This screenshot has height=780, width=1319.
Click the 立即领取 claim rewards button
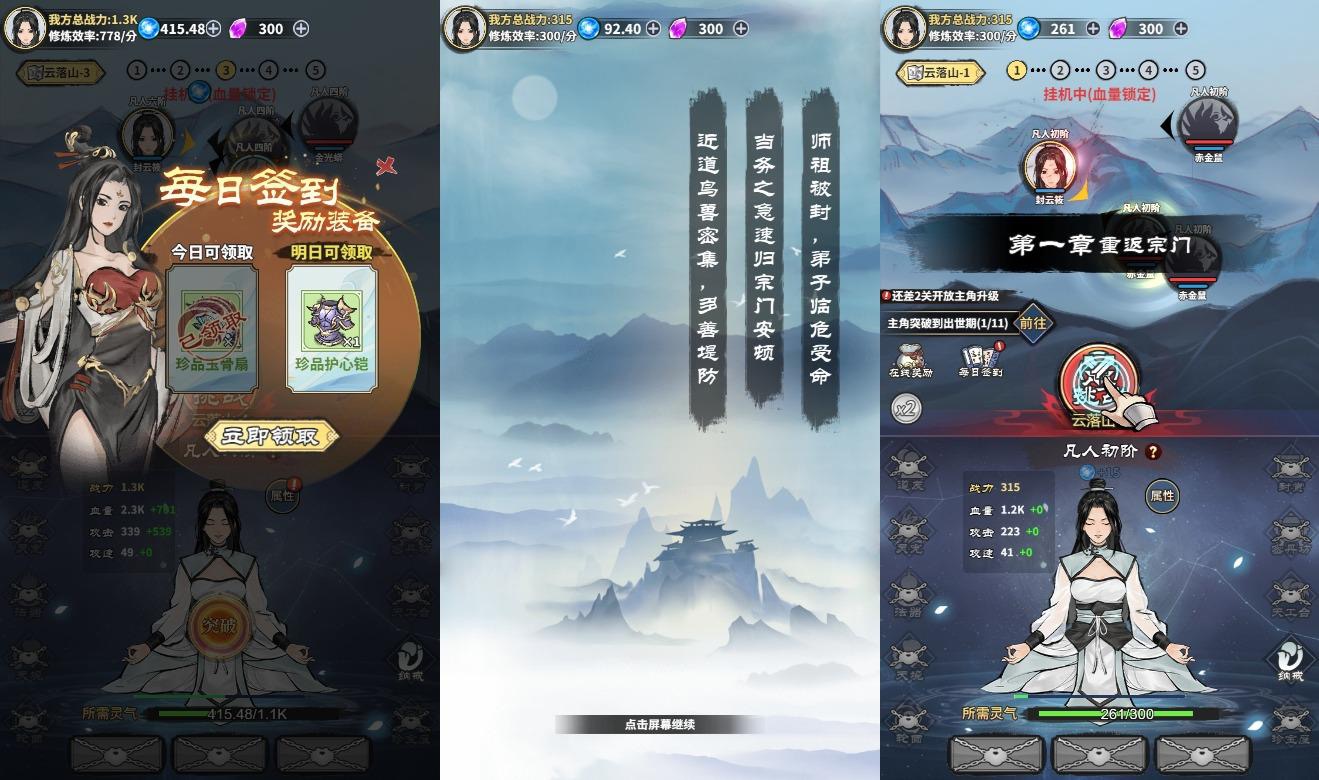click(x=270, y=437)
